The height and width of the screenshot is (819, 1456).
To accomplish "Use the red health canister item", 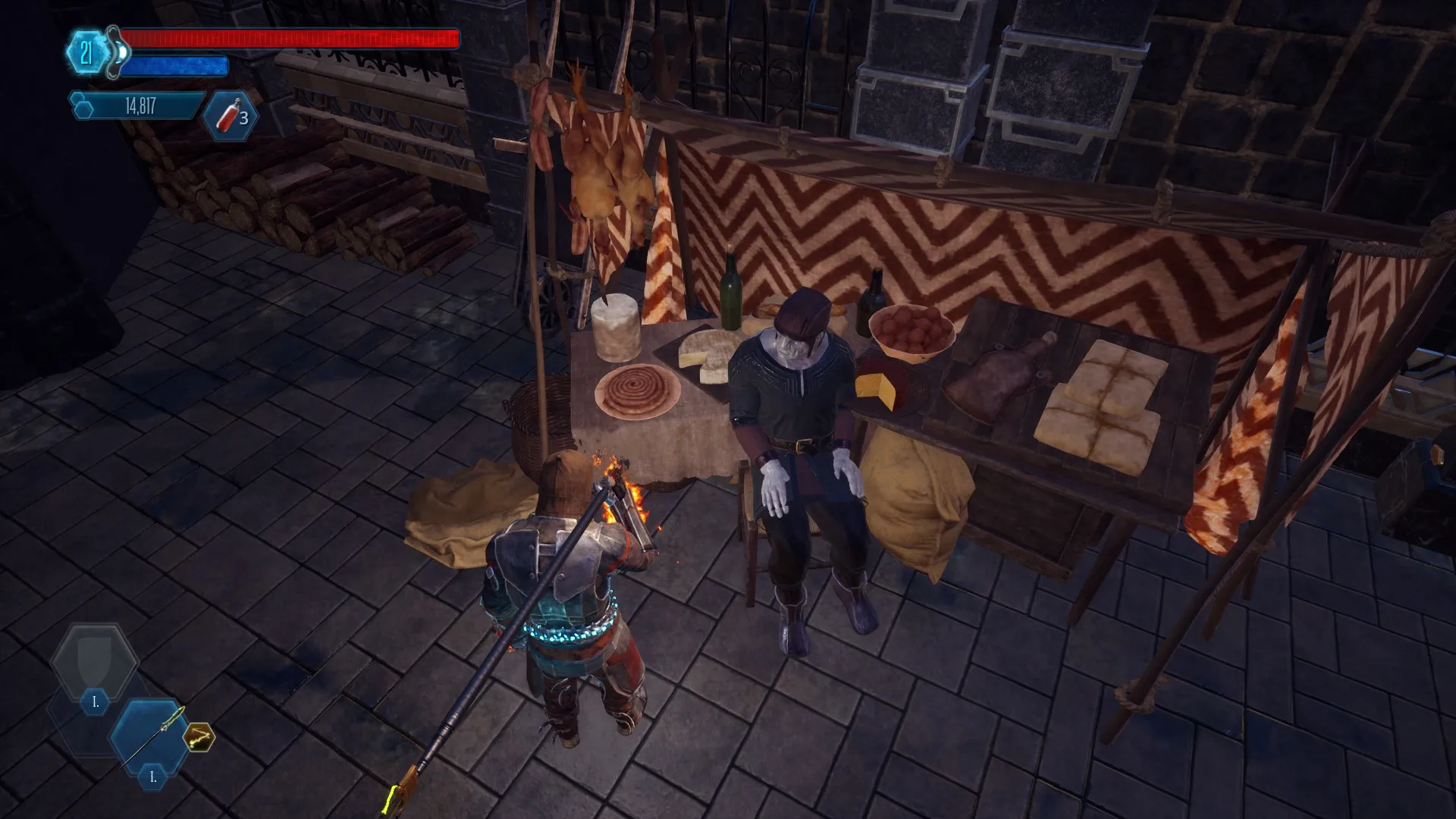I will (231, 116).
